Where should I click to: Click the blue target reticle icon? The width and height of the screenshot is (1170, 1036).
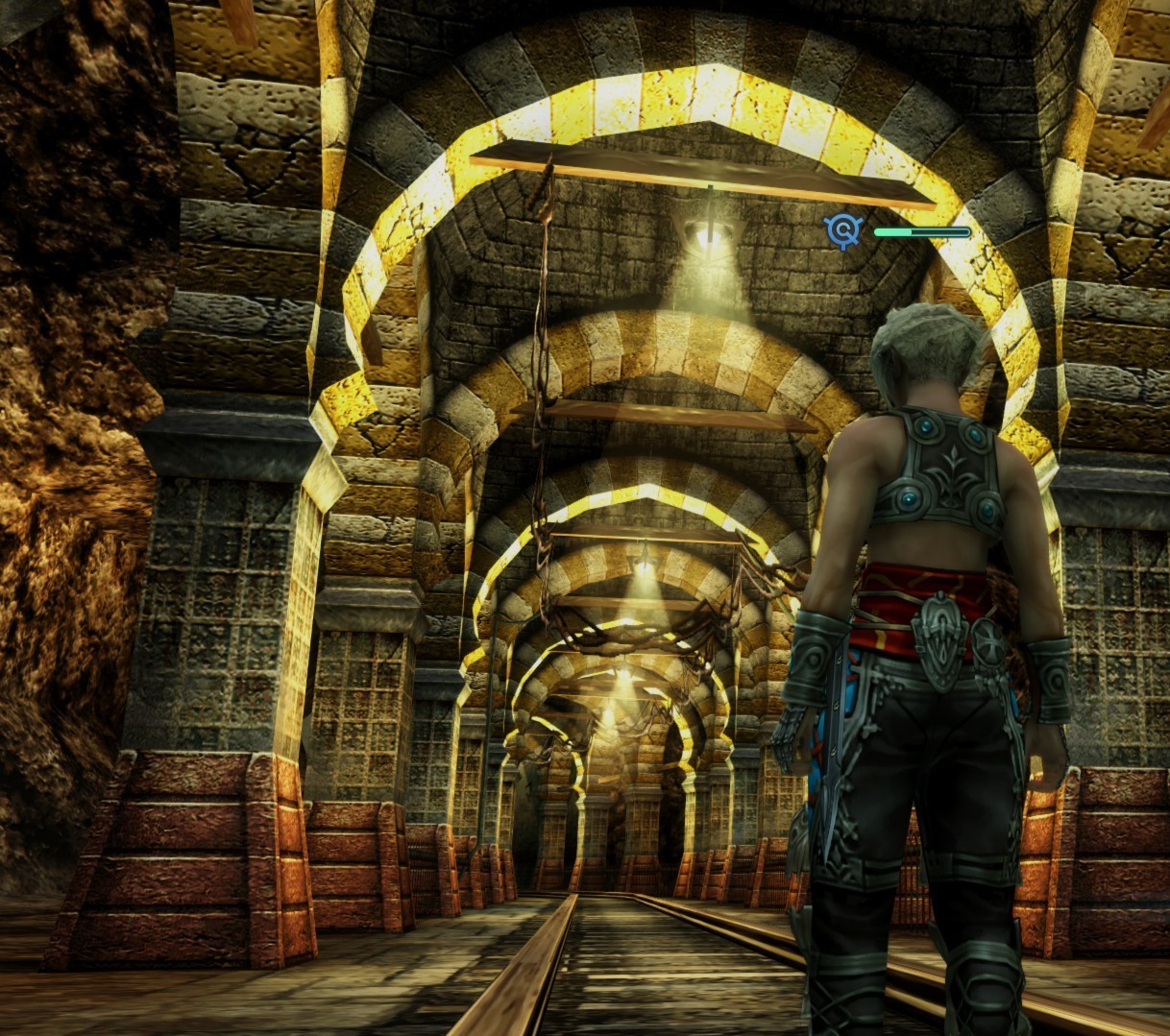pyautogui.click(x=843, y=230)
